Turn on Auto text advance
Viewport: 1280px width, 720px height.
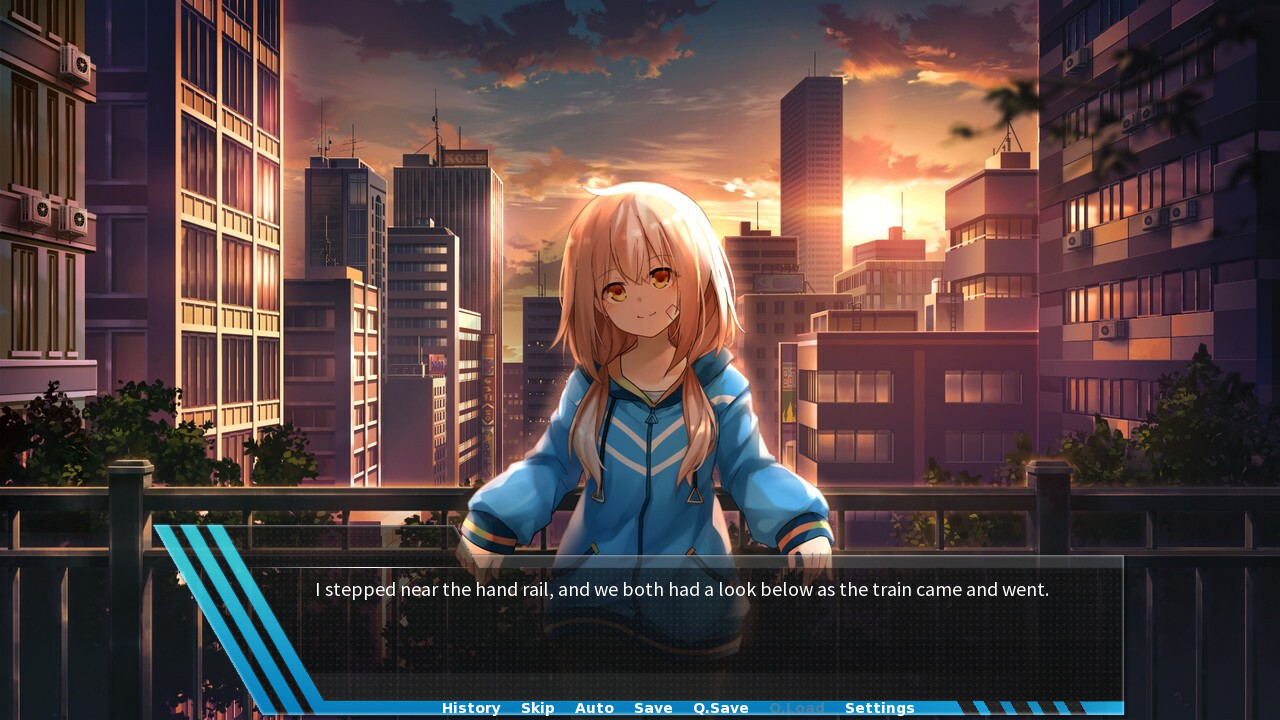click(x=594, y=707)
